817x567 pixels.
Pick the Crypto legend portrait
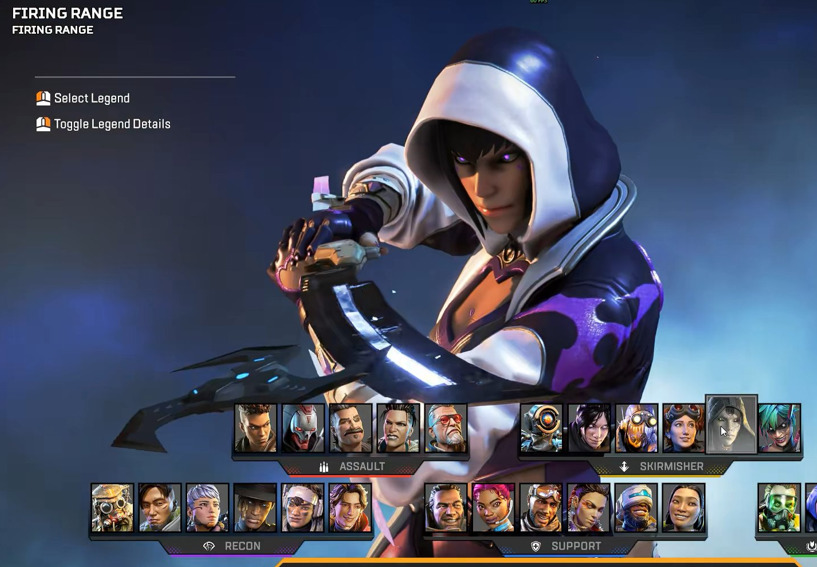coord(160,508)
